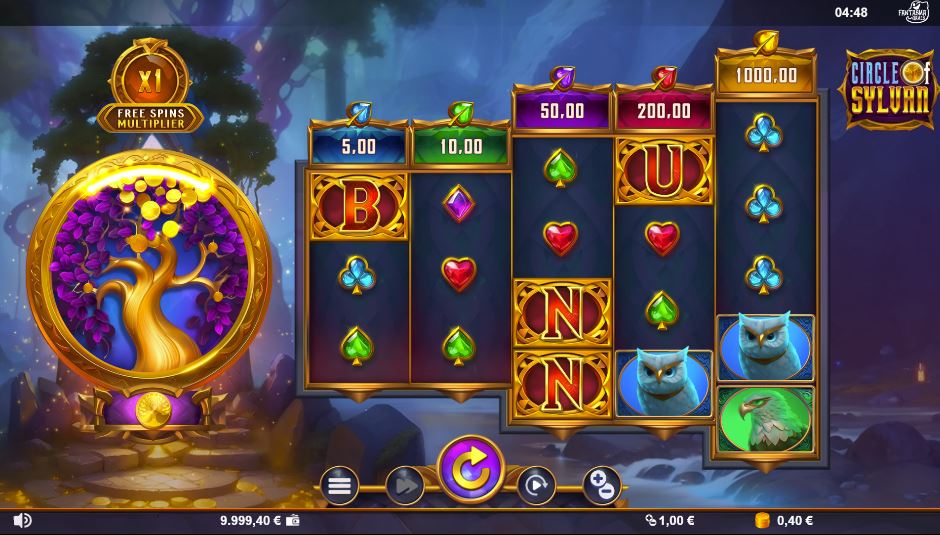Adjust bet with the plus-minus button

point(601,486)
